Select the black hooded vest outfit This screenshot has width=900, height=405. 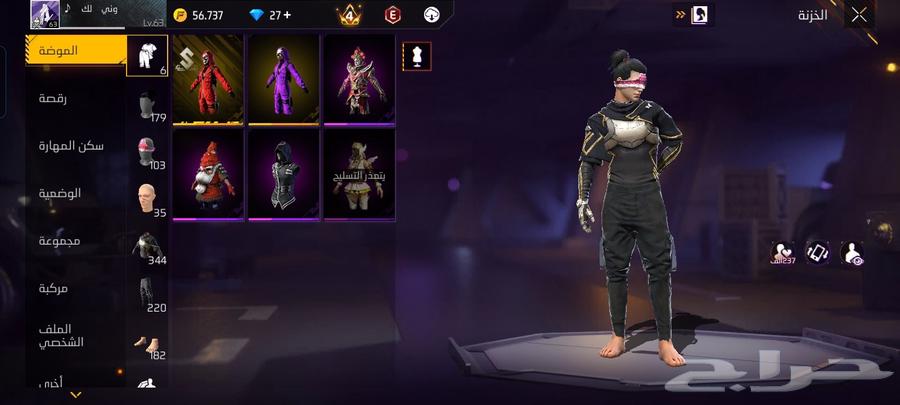tap(284, 174)
